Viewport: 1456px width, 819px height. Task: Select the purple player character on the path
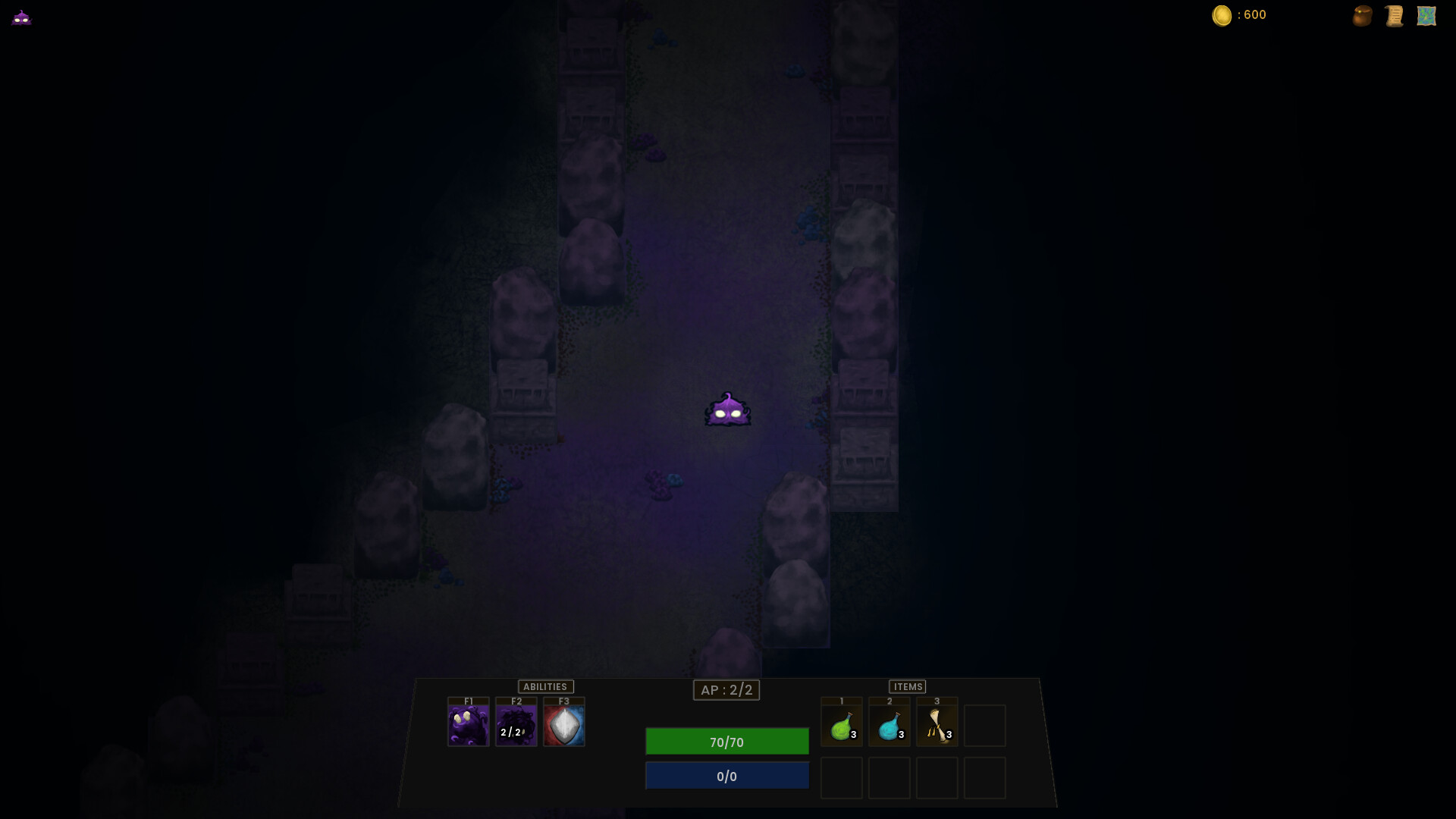[x=727, y=409]
